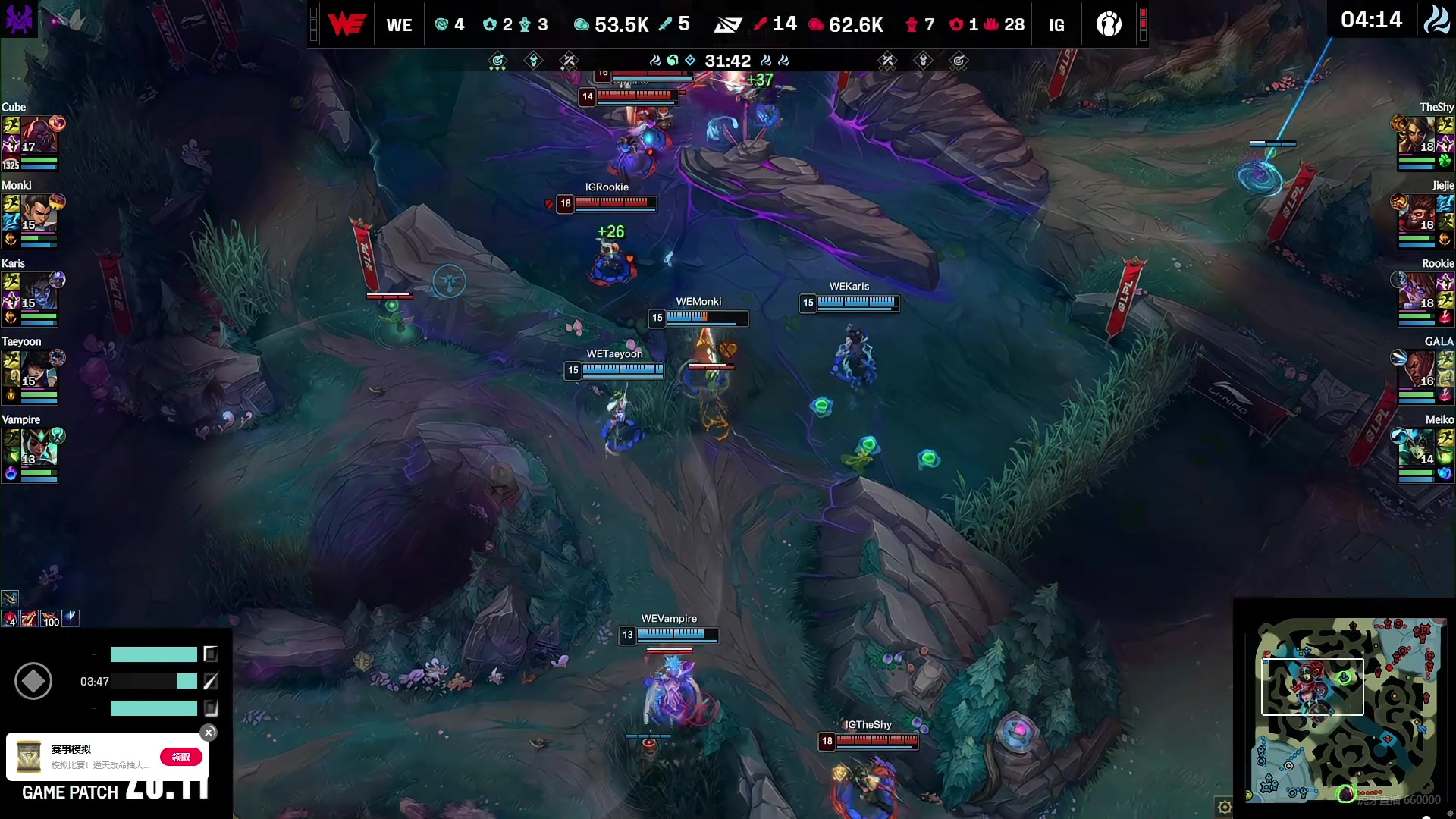Close the 赛事模拟 popup

(x=209, y=733)
